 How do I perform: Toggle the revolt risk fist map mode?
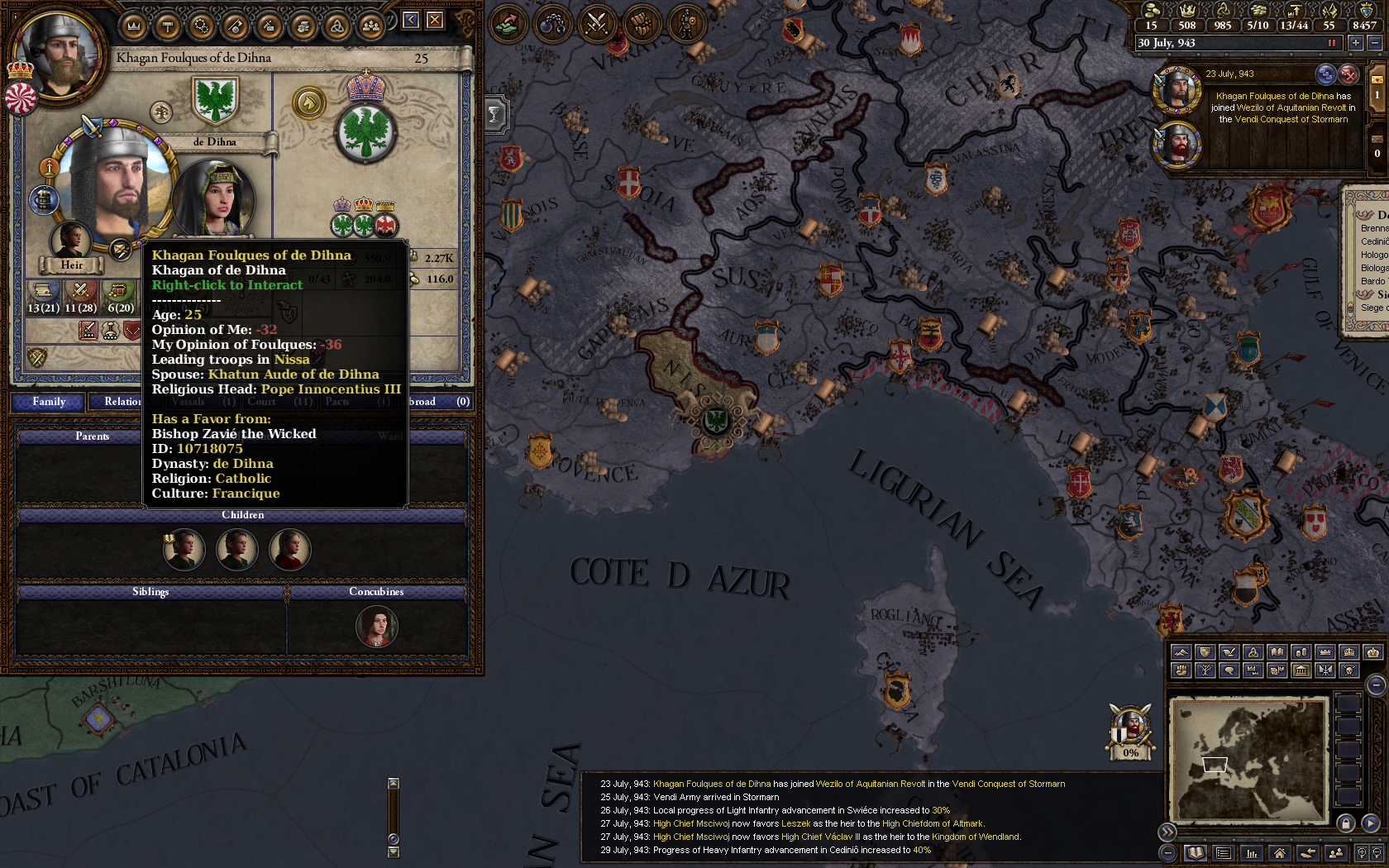tap(1181, 670)
